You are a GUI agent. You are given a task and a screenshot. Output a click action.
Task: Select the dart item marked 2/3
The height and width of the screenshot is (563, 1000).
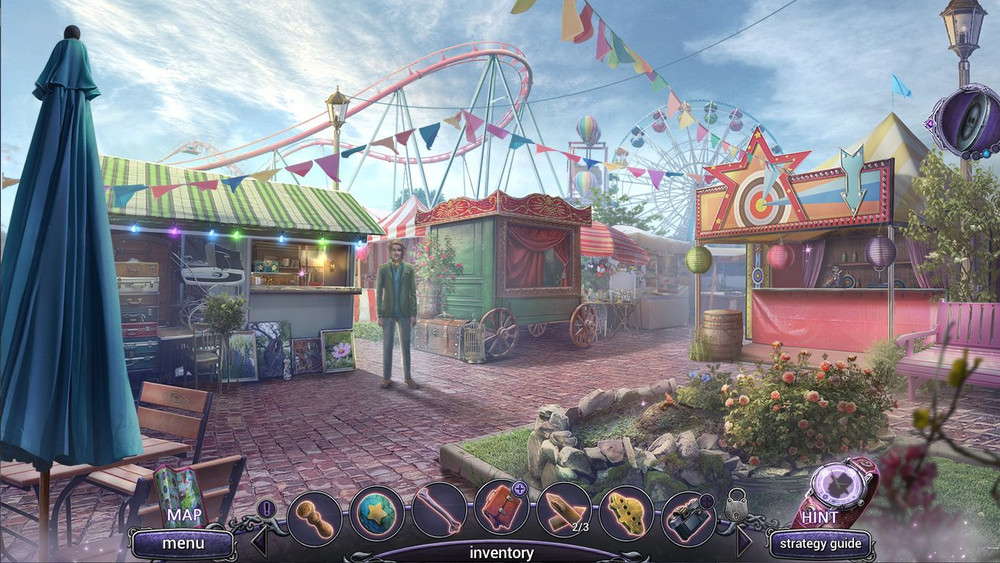click(x=564, y=512)
